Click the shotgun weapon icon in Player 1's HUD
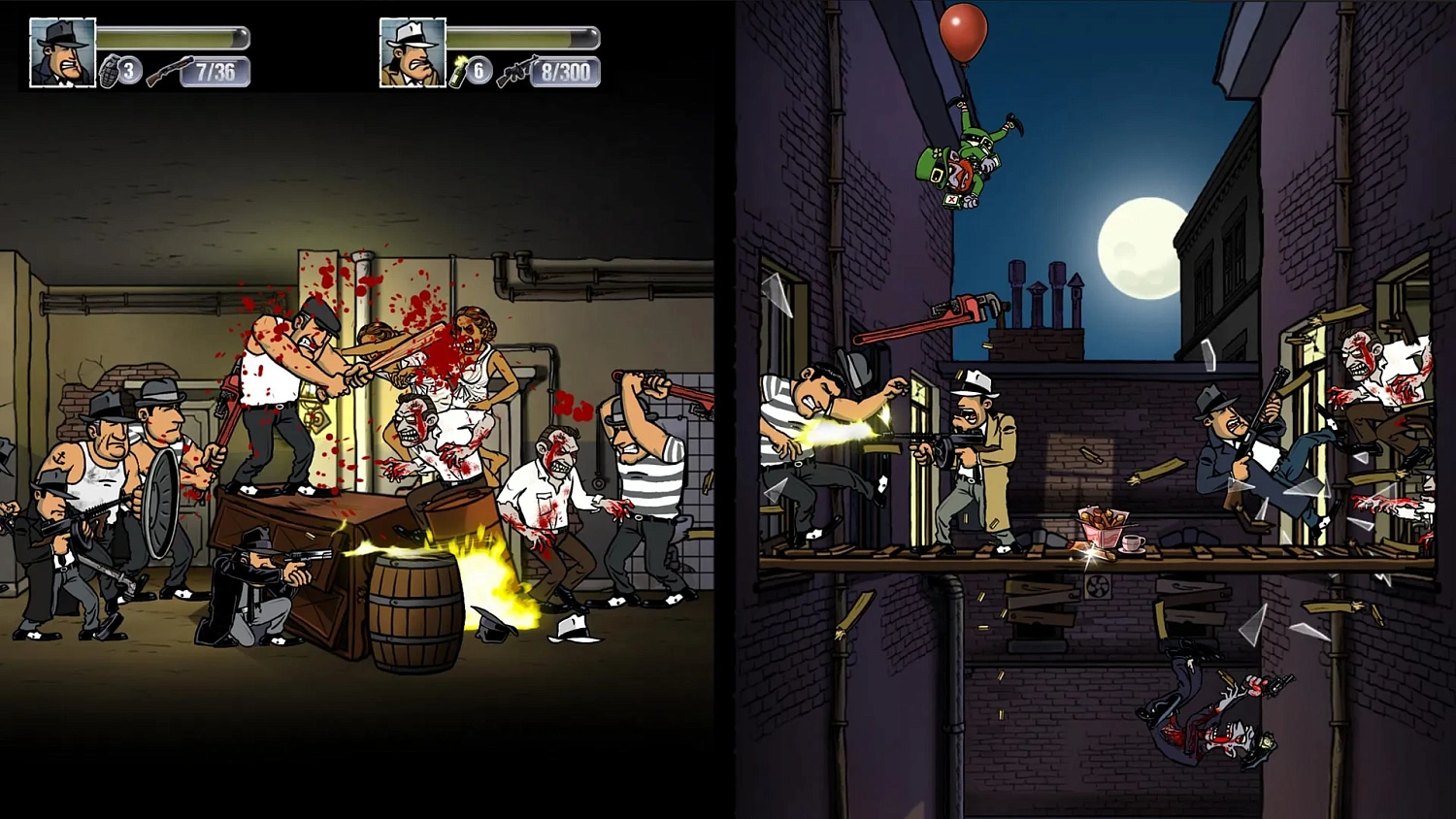This screenshot has height=819, width=1456. 170,68
